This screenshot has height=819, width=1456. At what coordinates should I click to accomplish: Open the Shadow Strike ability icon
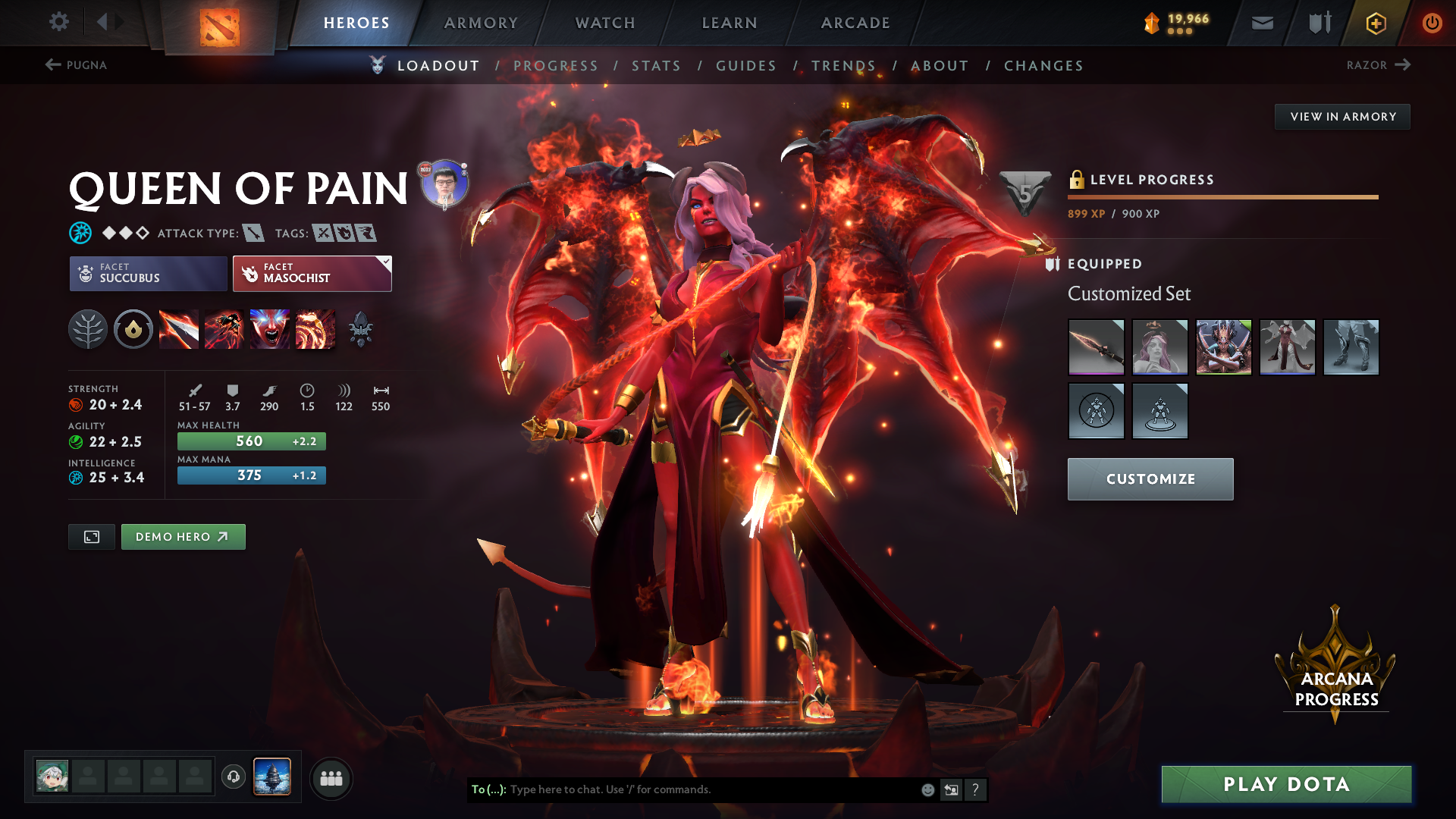pyautogui.click(x=179, y=329)
